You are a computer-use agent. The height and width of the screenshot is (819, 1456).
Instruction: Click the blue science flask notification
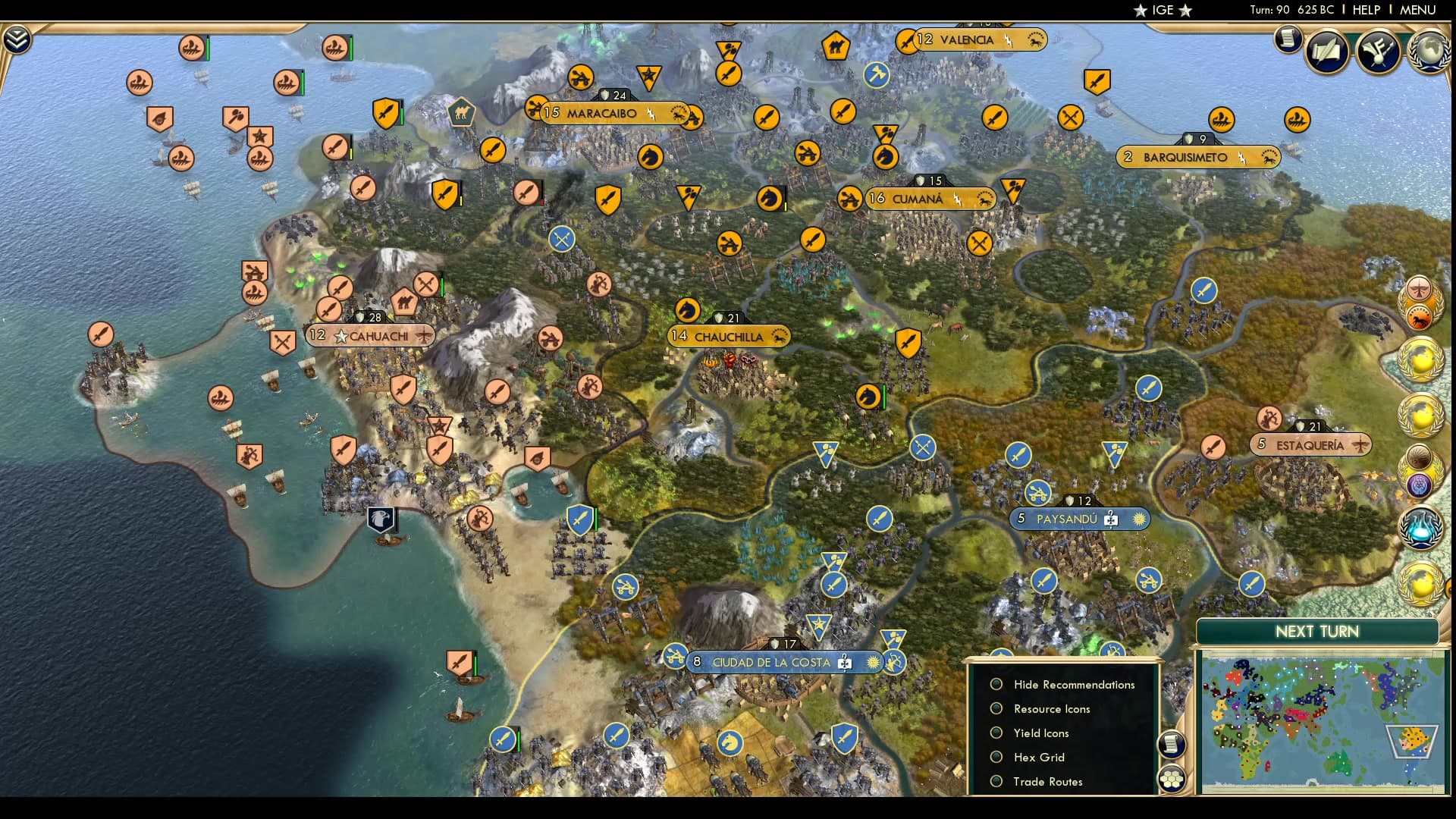[1422, 529]
